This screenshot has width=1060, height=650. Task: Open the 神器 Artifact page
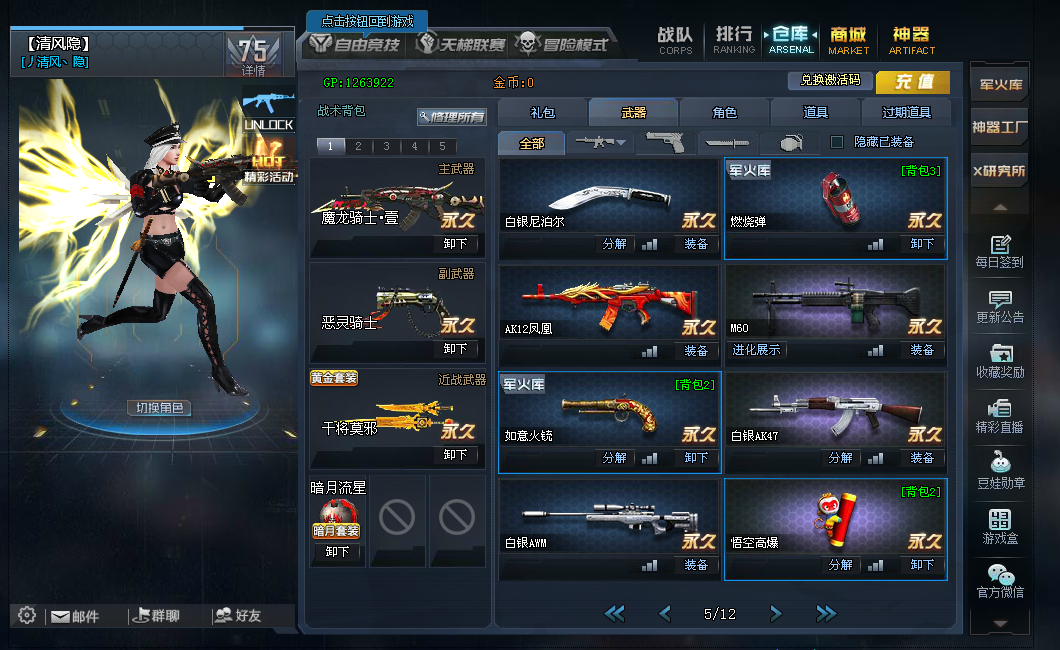click(x=911, y=40)
